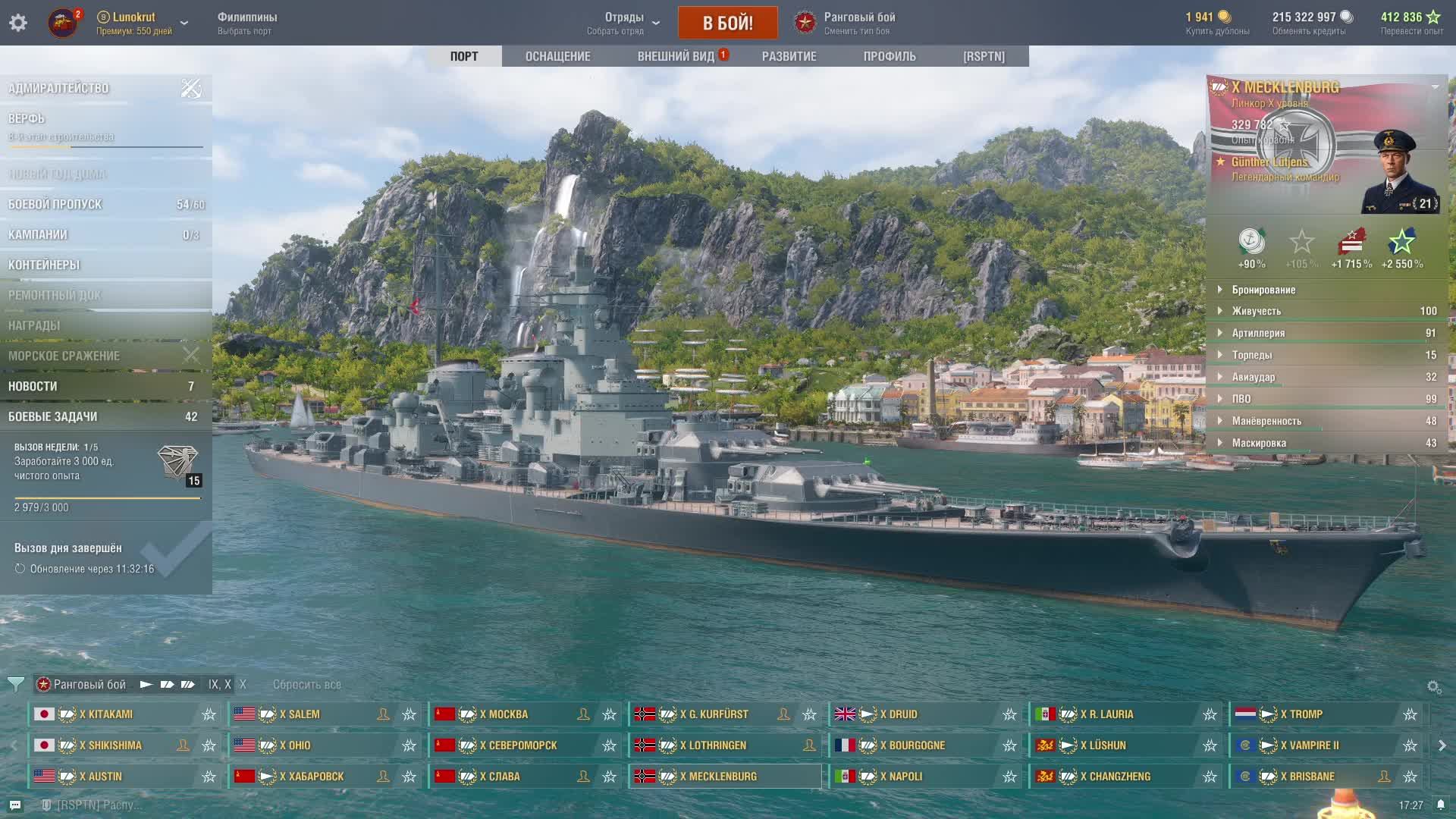Show the Боевые задачи list
This screenshot has width=1456, height=819.
(53, 416)
